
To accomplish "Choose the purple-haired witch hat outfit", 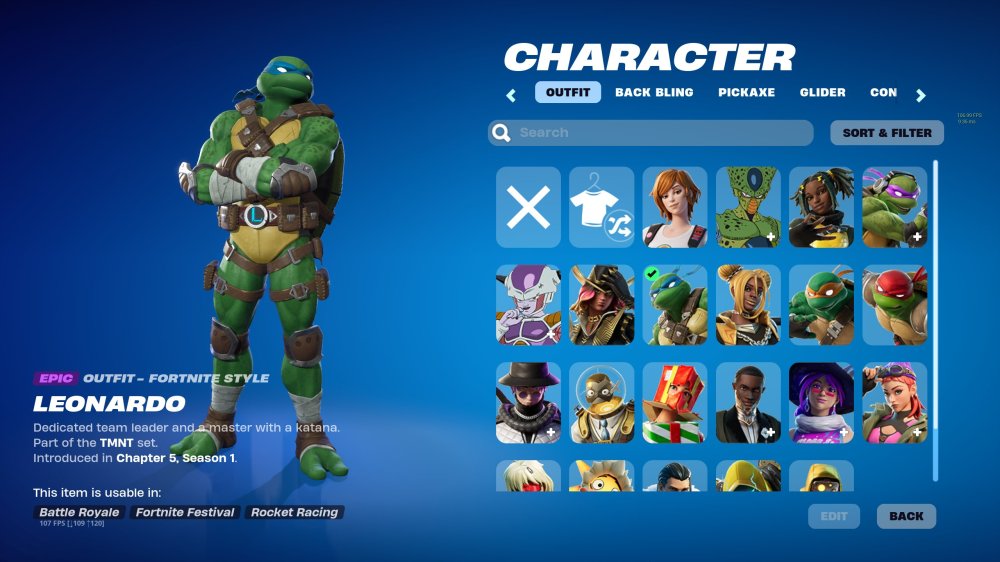I will (x=821, y=403).
